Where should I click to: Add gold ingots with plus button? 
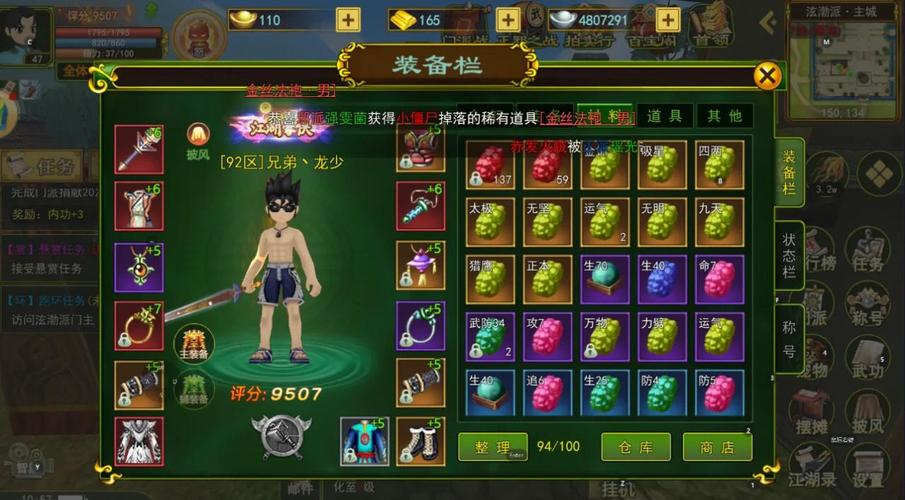pyautogui.click(x=347, y=19)
